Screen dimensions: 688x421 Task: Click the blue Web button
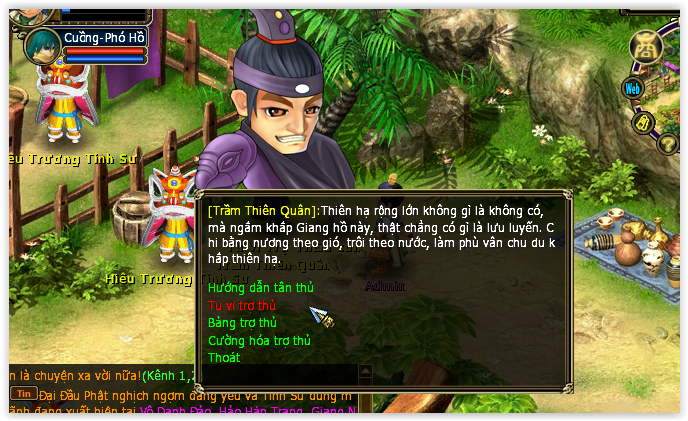click(x=632, y=88)
